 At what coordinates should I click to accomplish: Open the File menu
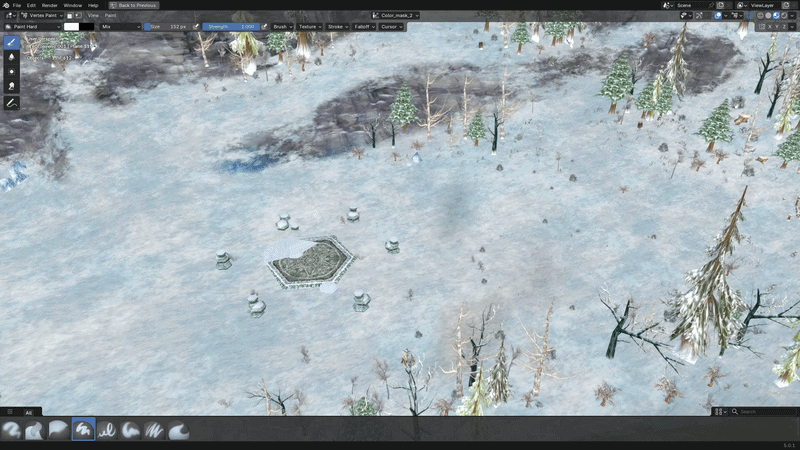point(16,5)
